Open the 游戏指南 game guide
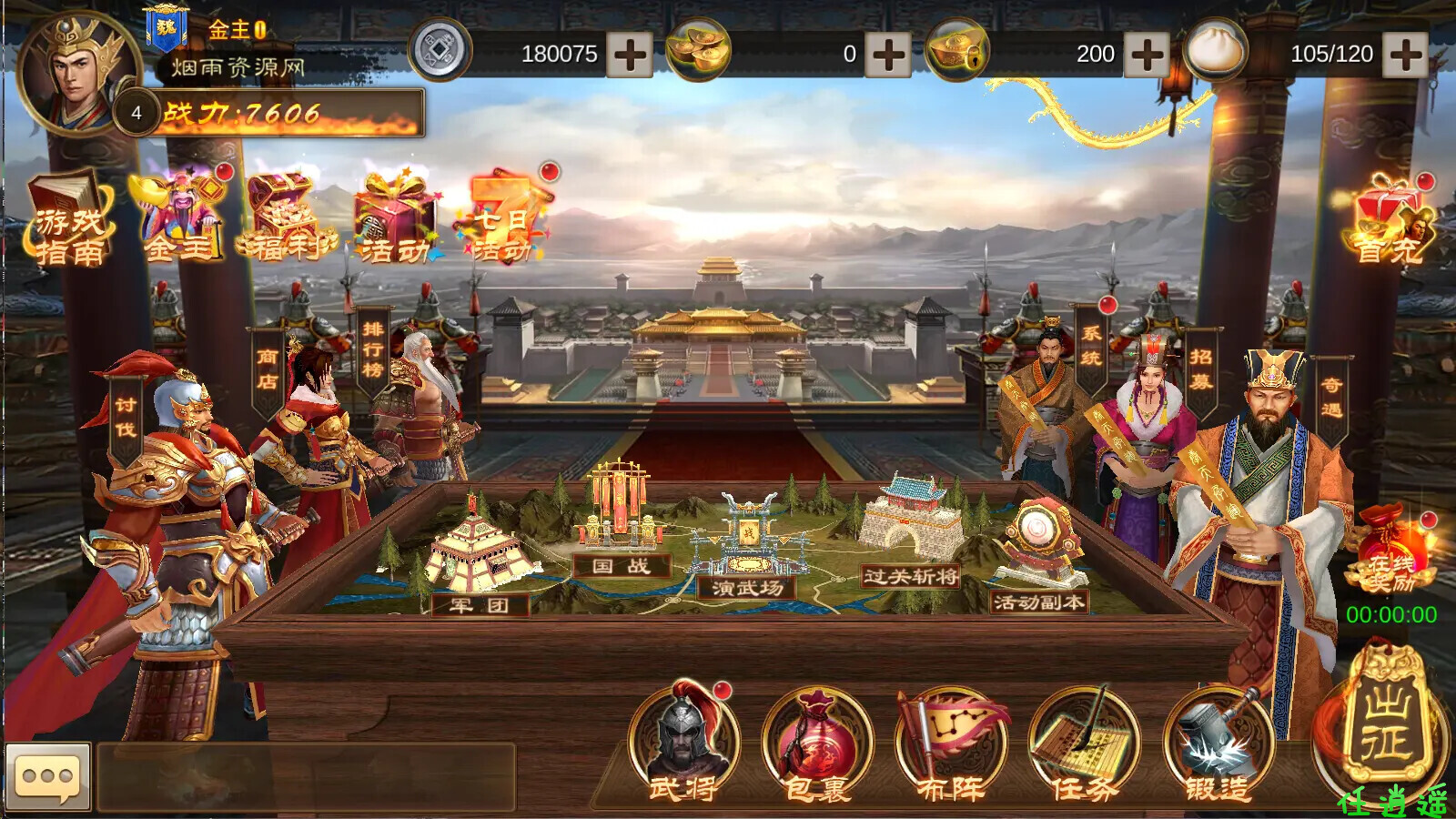 point(69,221)
